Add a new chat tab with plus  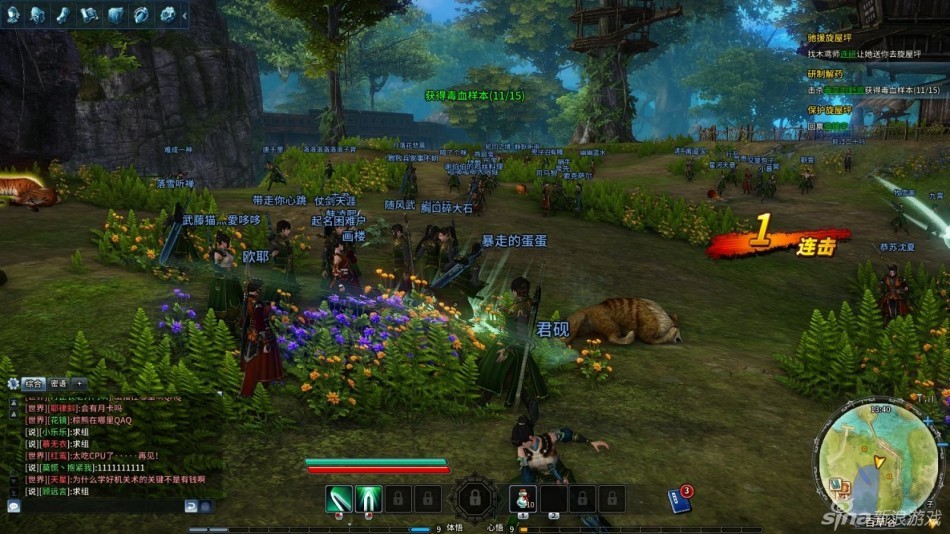coord(79,383)
